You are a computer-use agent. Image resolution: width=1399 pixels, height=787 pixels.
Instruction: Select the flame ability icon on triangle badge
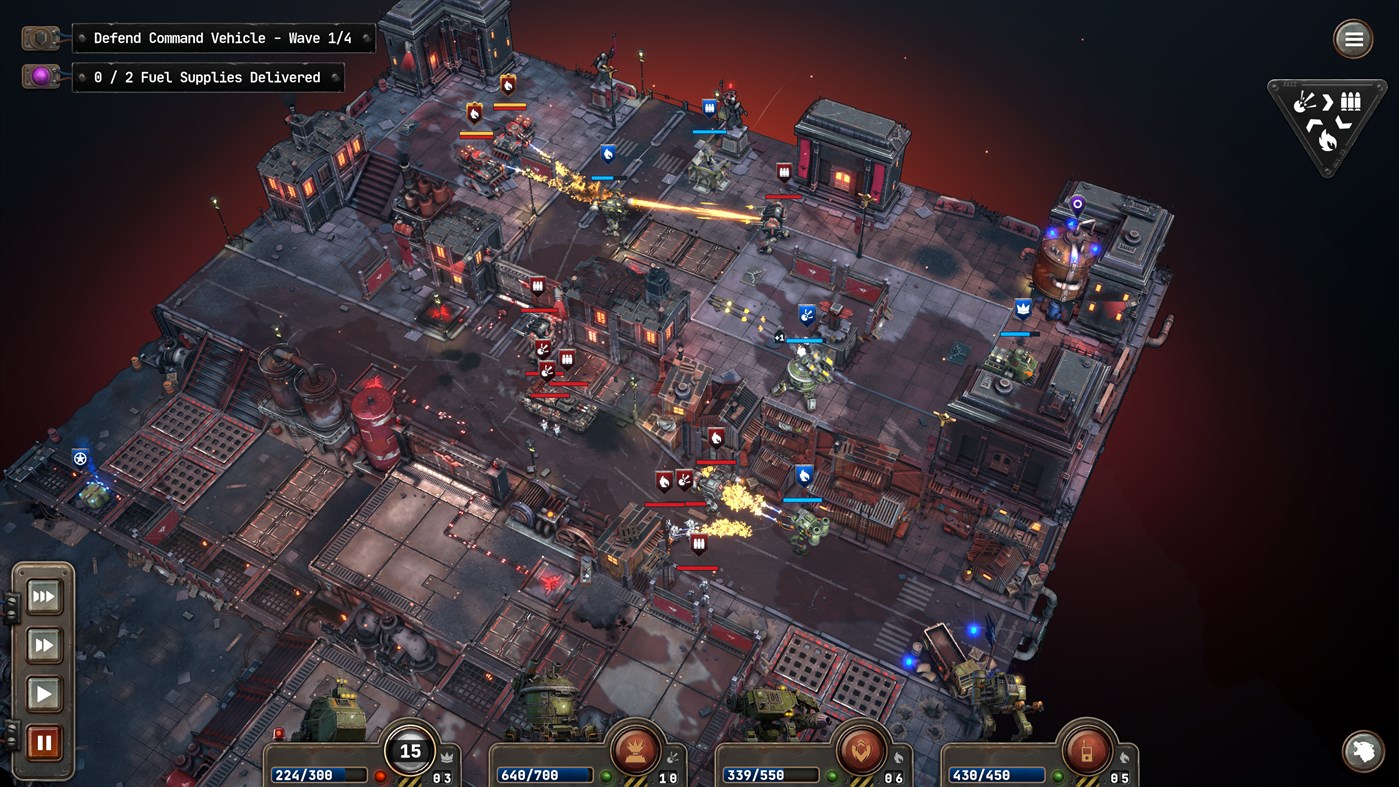1328,139
